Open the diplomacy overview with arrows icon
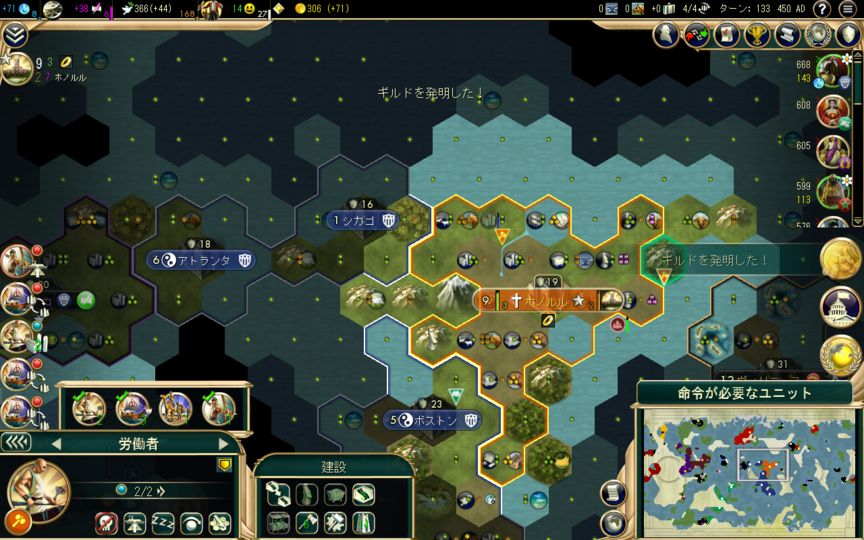This screenshot has height=540, width=864. tap(697, 35)
